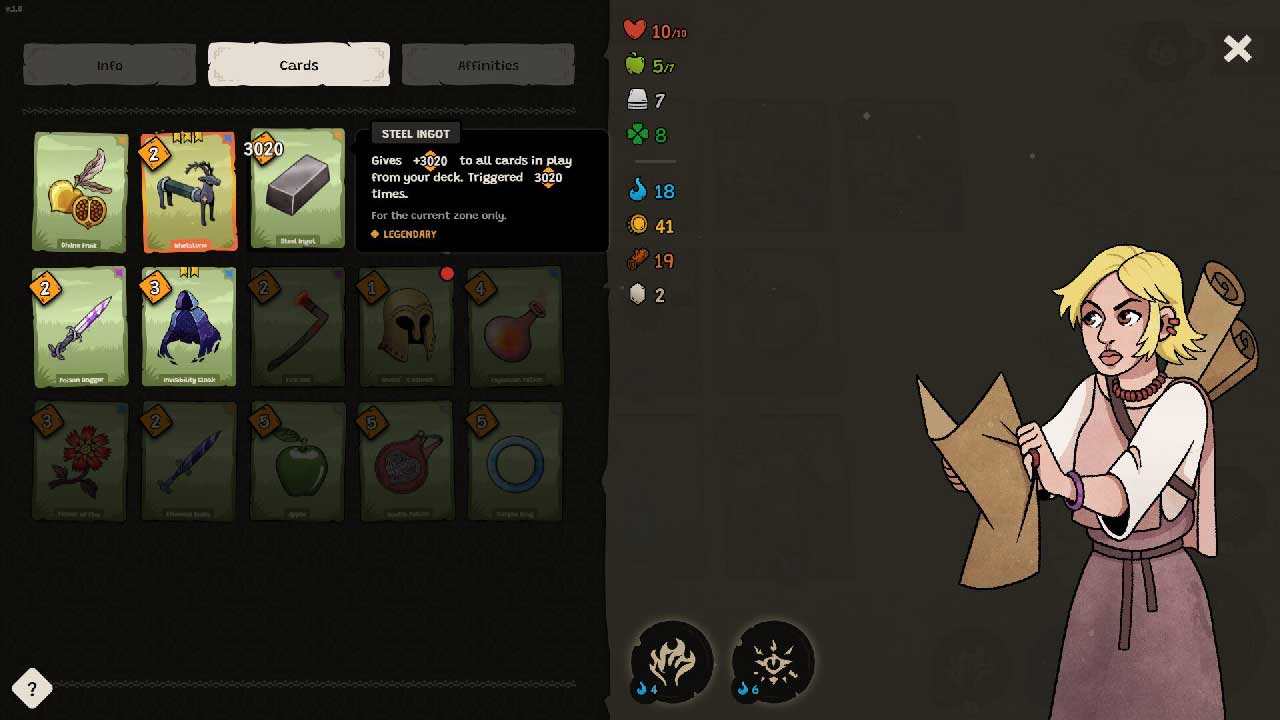
Task: Select the bronze helmet card
Action: pyautogui.click(x=406, y=327)
